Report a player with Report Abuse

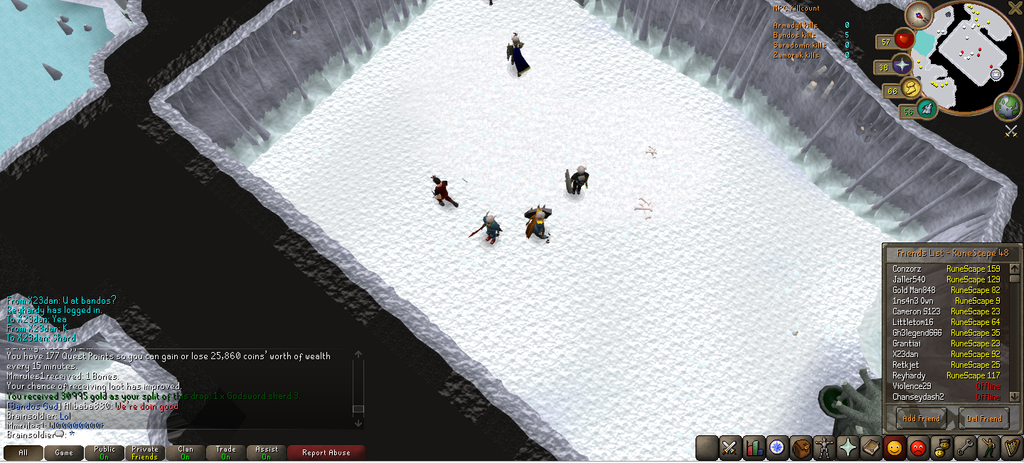tap(326, 452)
